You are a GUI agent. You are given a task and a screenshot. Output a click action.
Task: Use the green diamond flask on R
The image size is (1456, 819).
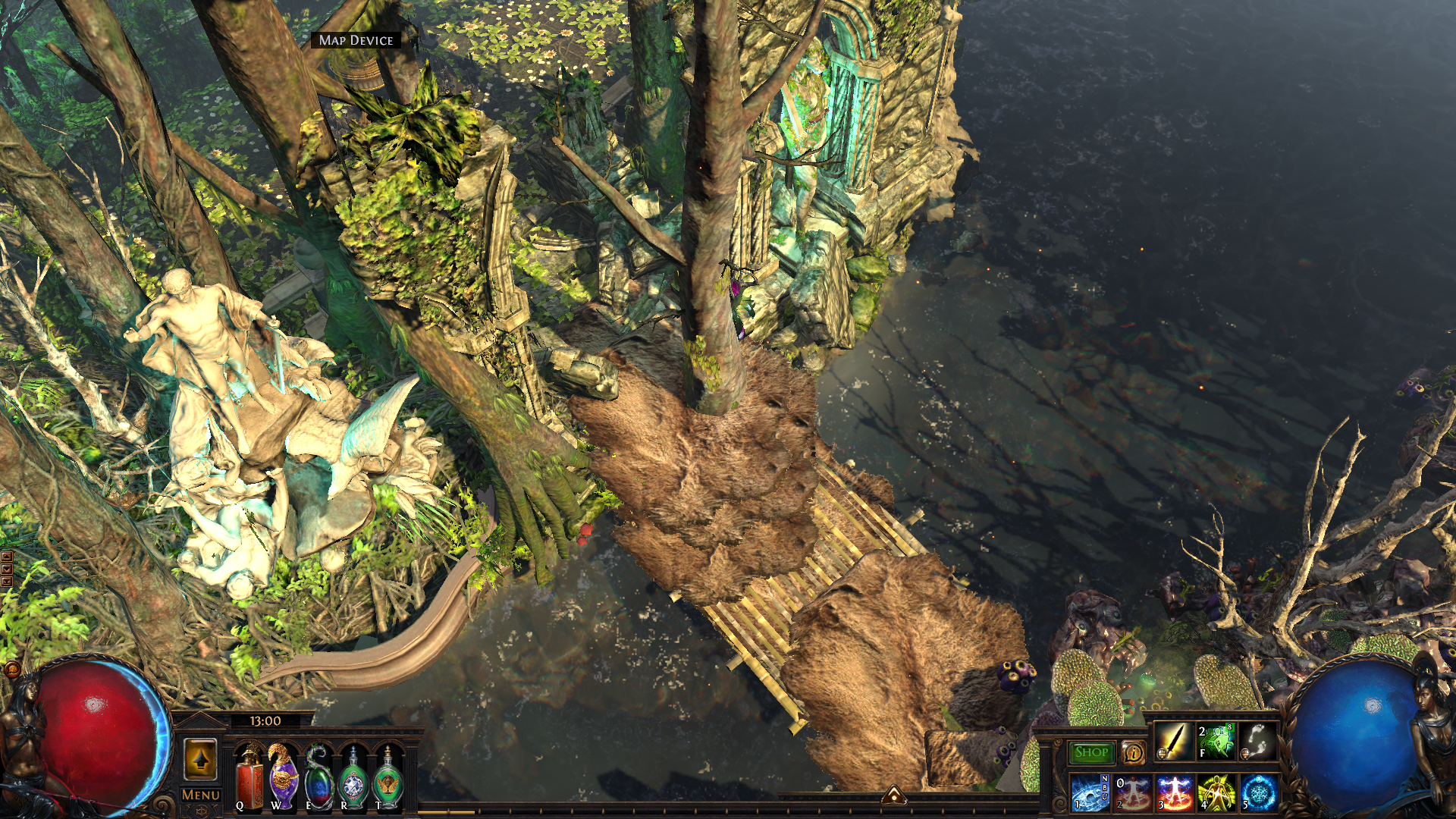[x=353, y=777]
